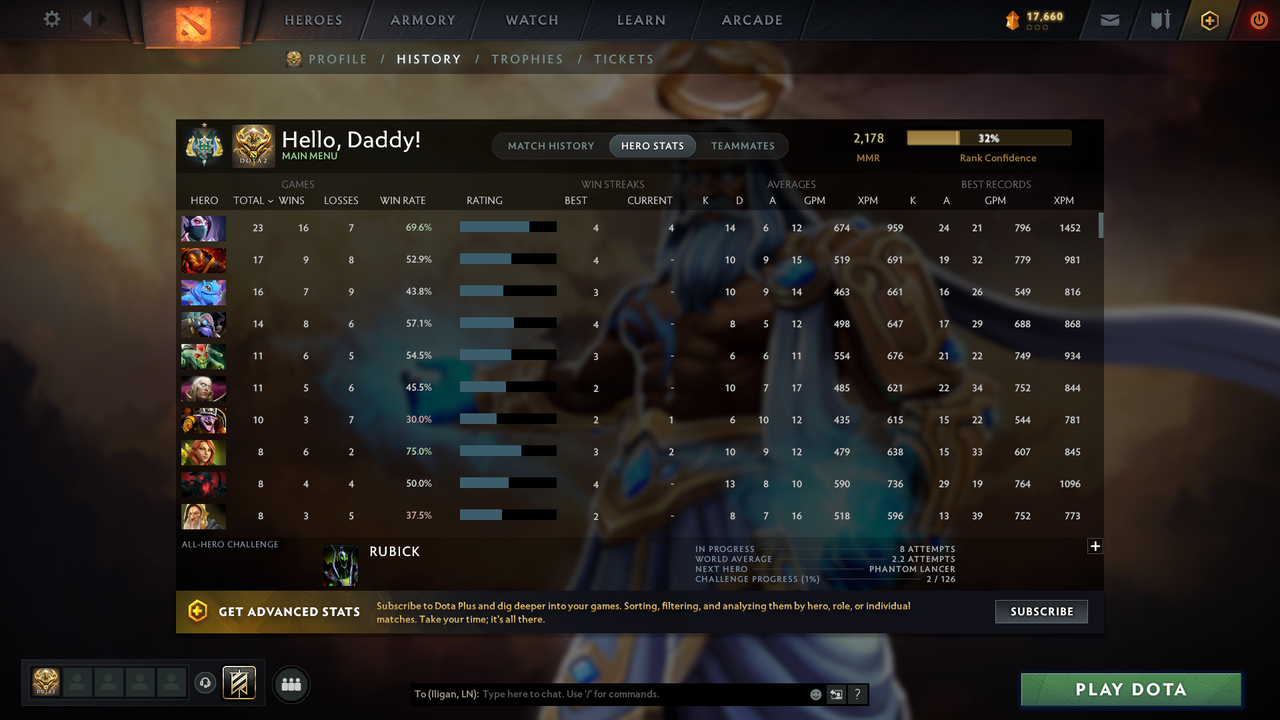Select the flaming Dota 2 home logo
This screenshot has height=720, width=1280.
(192, 22)
